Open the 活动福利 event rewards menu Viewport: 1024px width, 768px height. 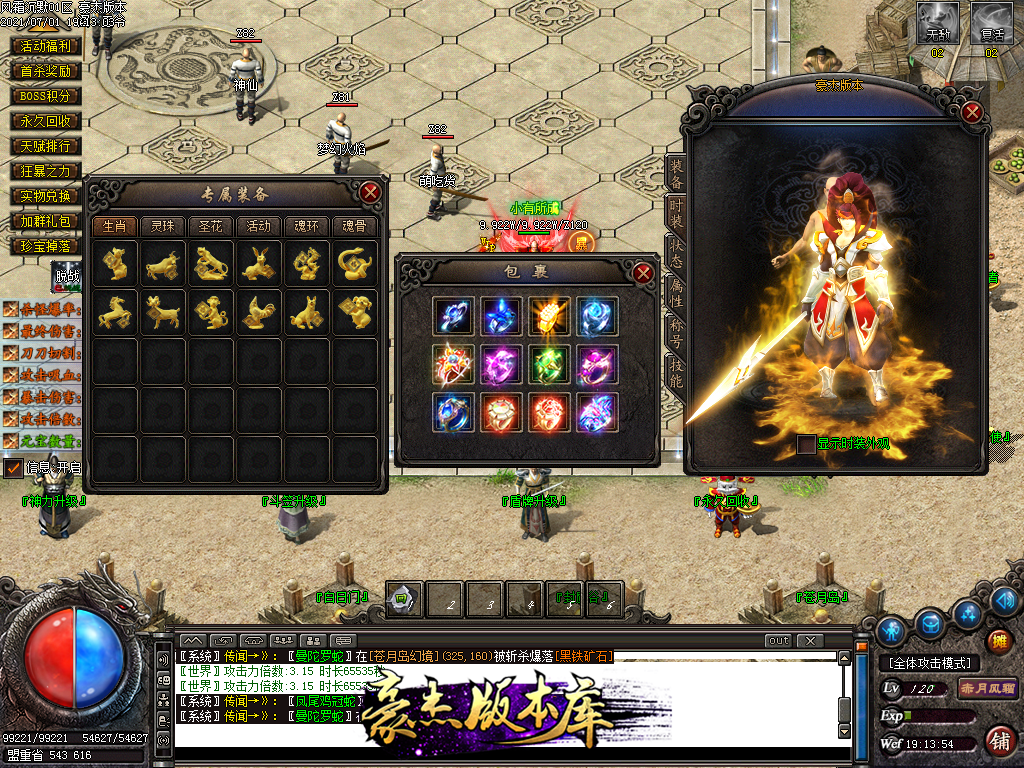click(46, 46)
